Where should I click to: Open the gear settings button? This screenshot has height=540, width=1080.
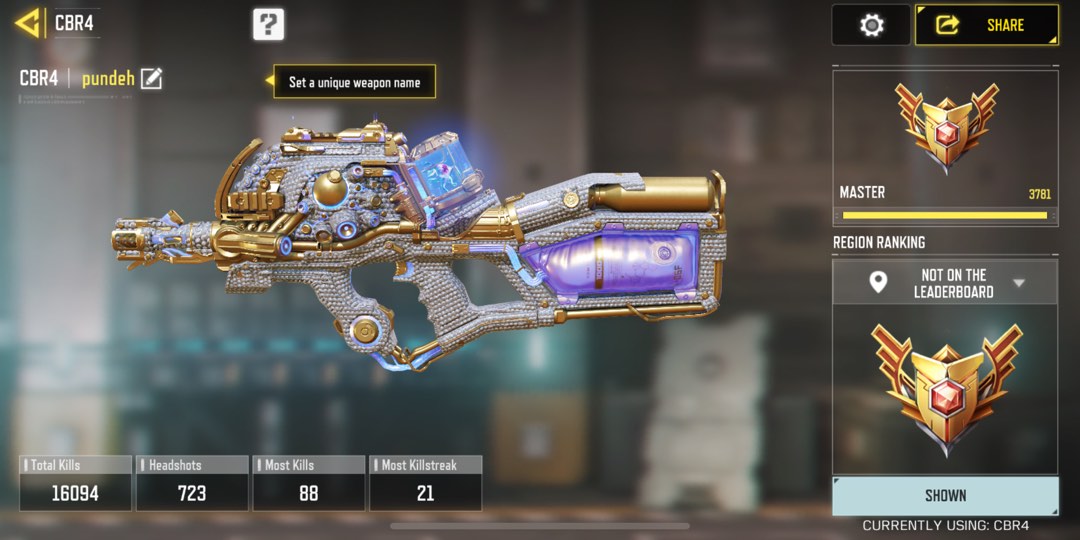click(x=872, y=25)
